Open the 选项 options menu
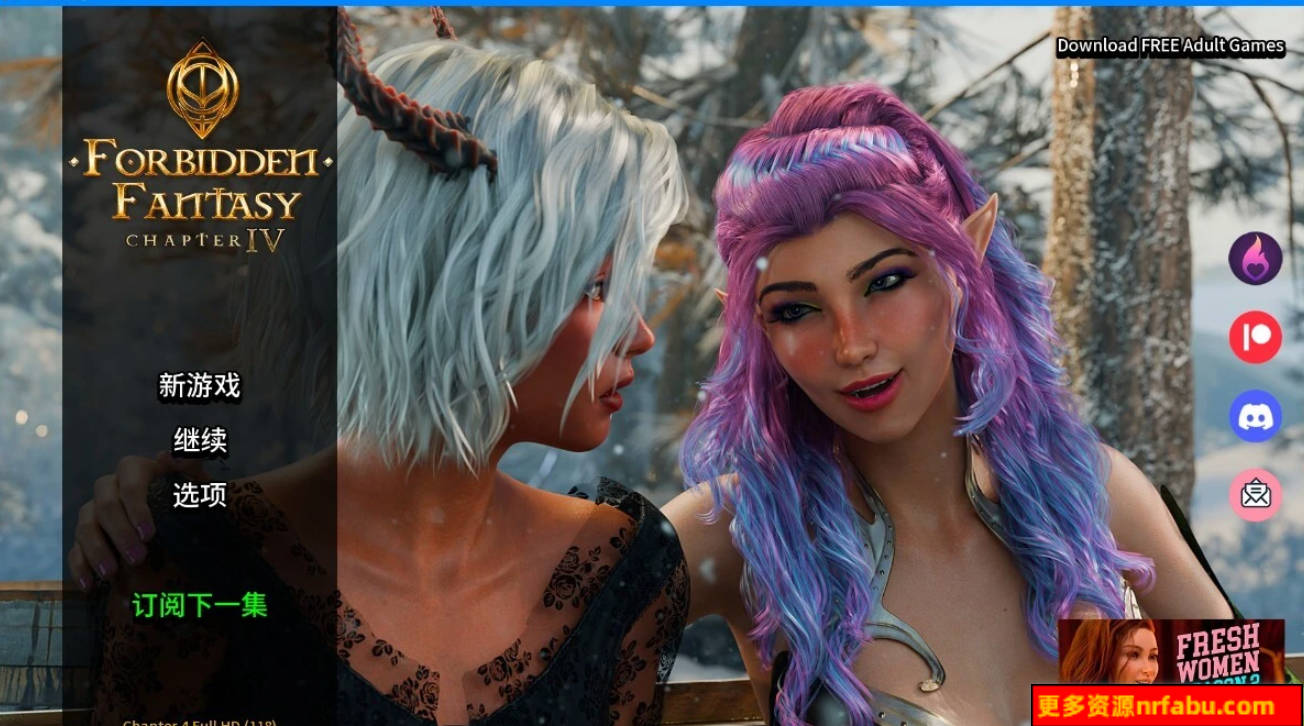Screen dimensions: 1304x726 point(200,494)
